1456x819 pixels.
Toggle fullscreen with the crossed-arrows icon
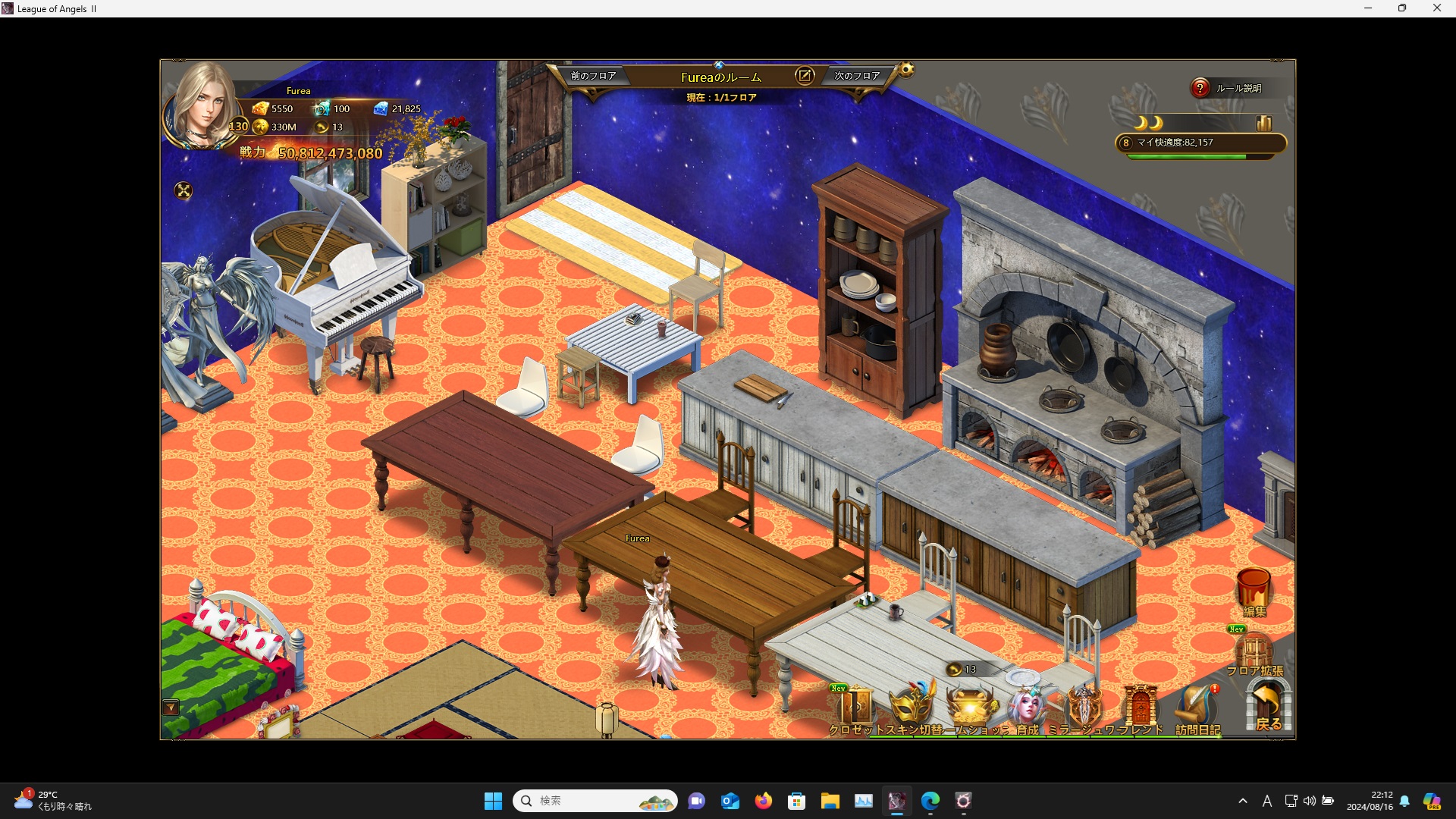click(x=184, y=190)
